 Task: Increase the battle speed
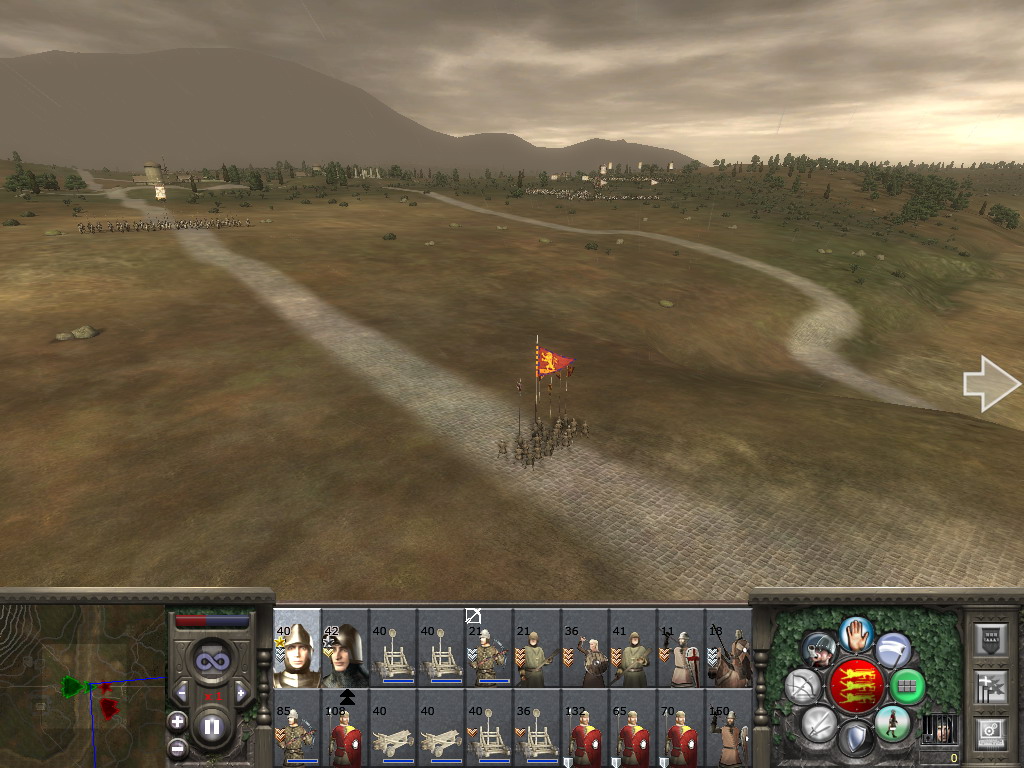coord(241,692)
